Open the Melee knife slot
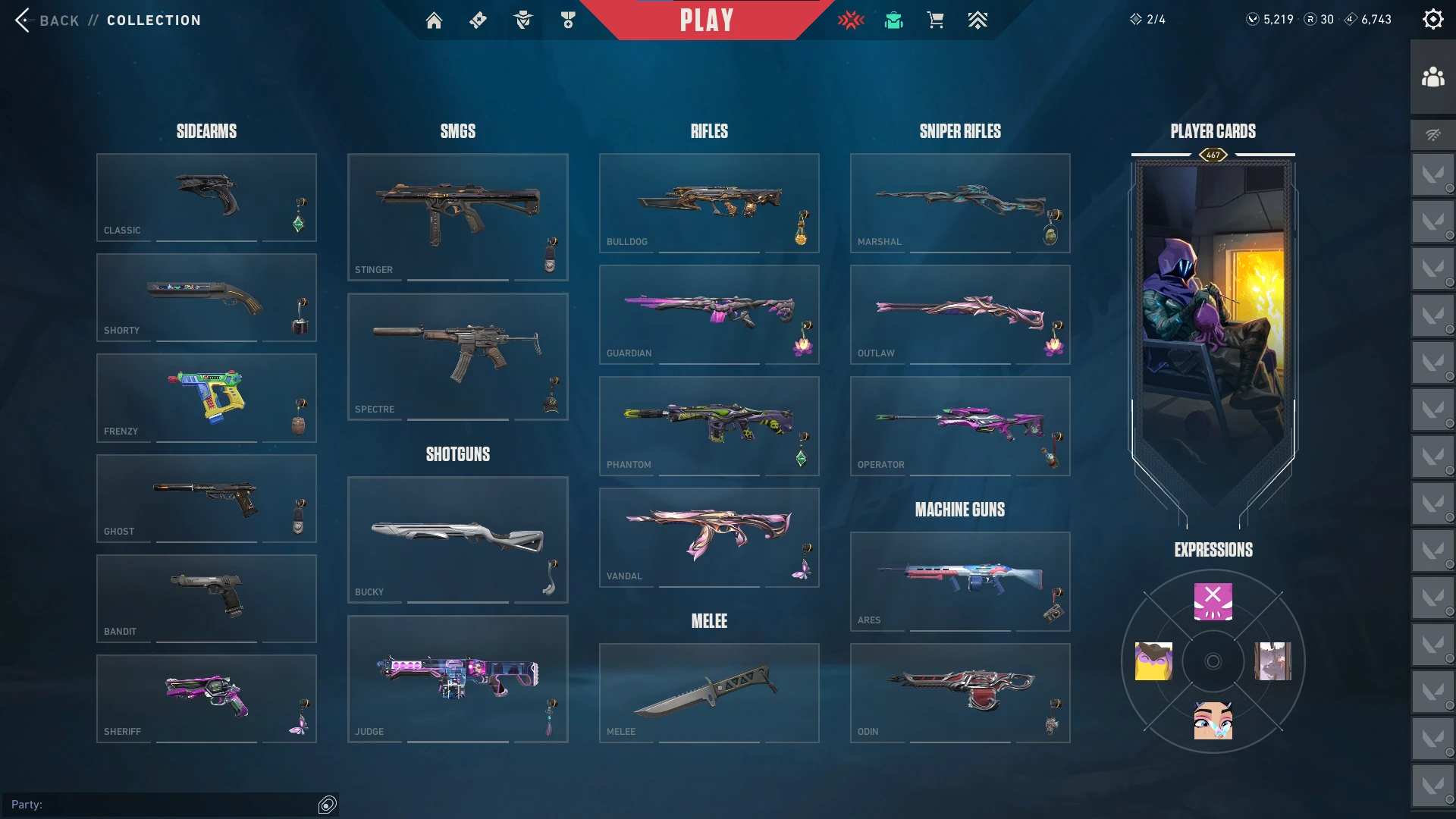The image size is (1456, 819). pos(708,692)
